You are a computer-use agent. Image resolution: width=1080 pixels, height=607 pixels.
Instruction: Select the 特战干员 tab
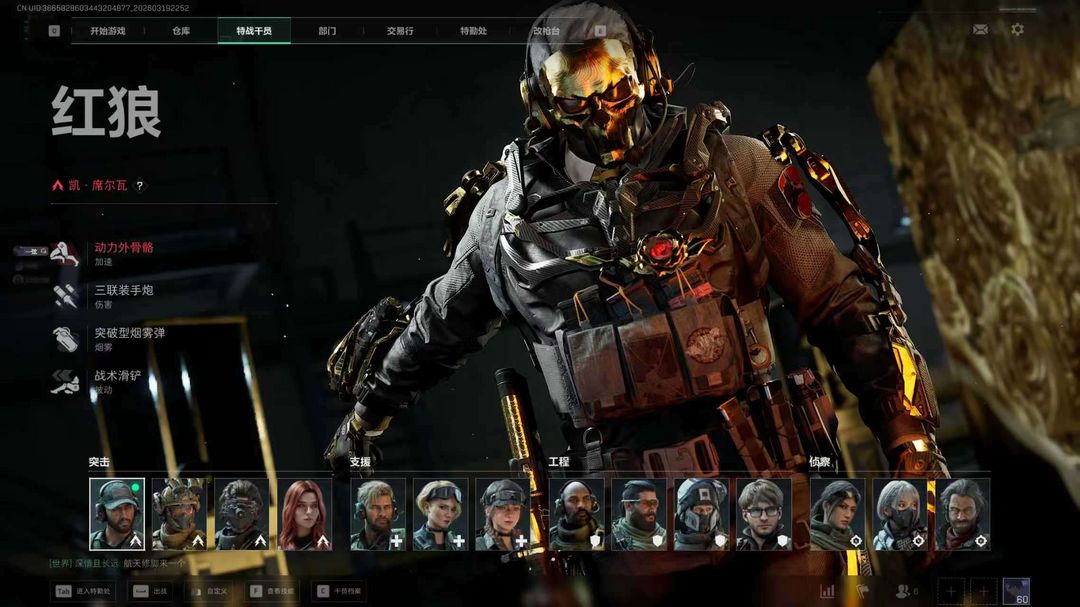click(254, 31)
